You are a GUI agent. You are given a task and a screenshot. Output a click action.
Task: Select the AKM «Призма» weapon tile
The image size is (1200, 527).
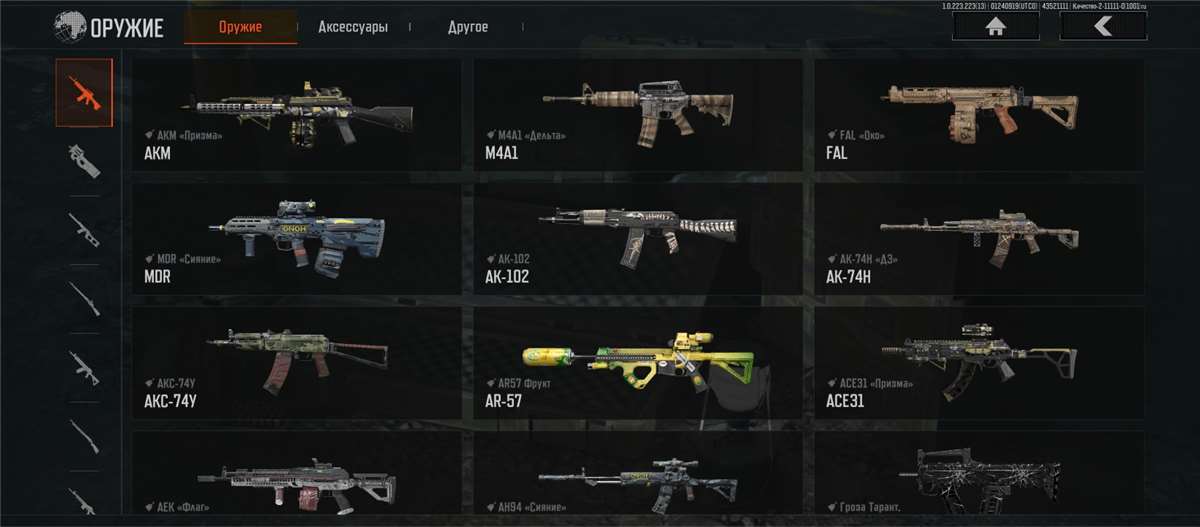pyautogui.click(x=297, y=114)
